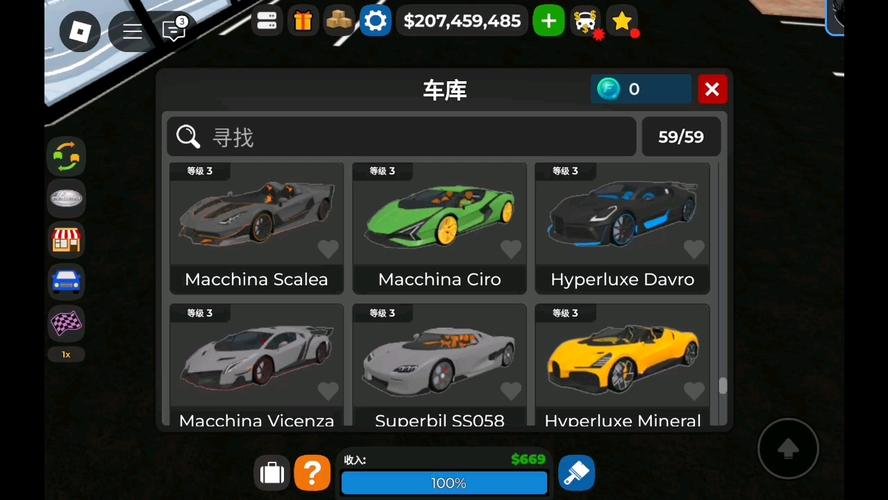This screenshot has height=500, width=888.
Task: Open the orange gift box rewards
Action: tap(303, 20)
